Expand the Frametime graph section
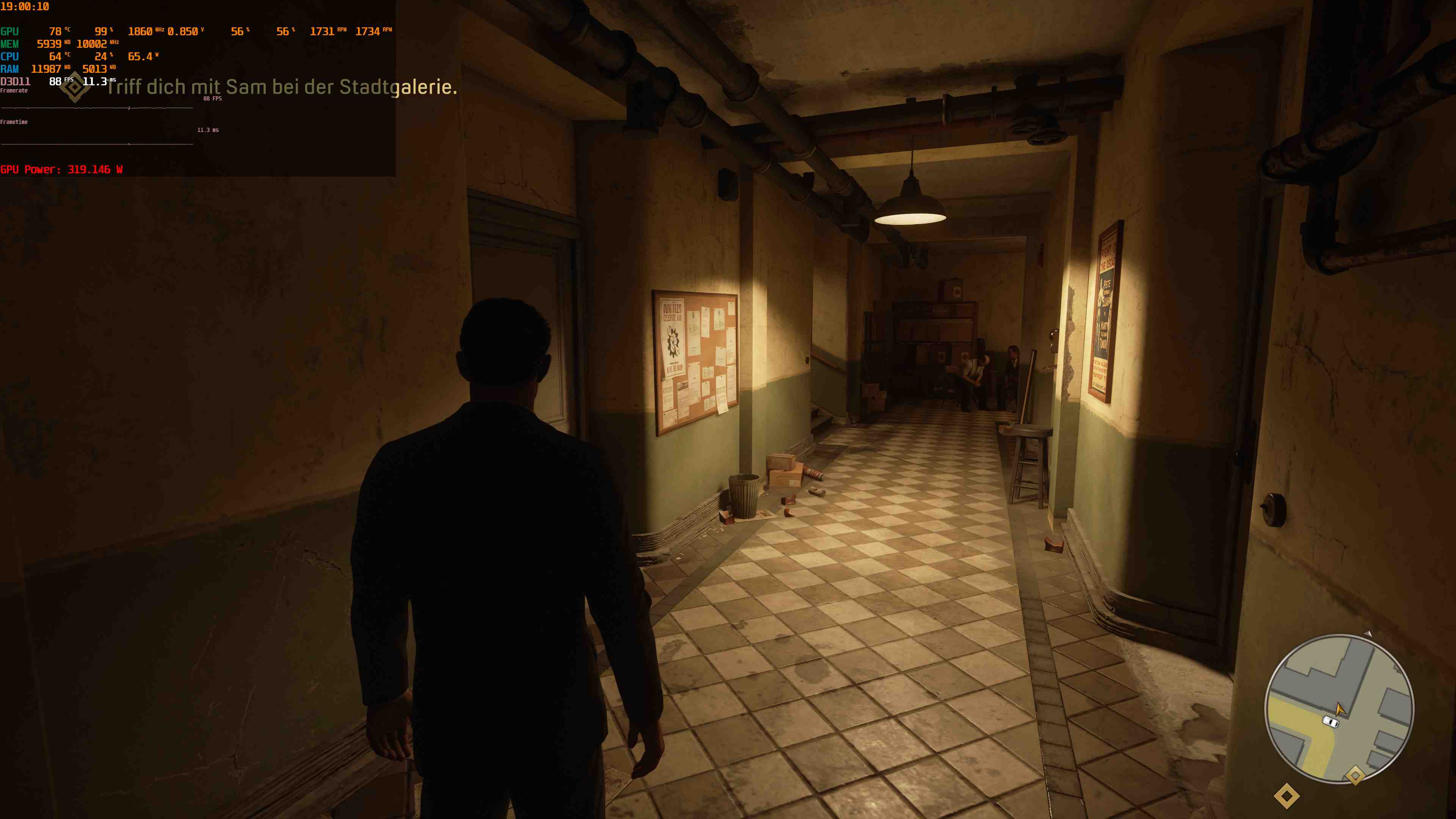Image resolution: width=1456 pixels, height=819 pixels. (14, 121)
